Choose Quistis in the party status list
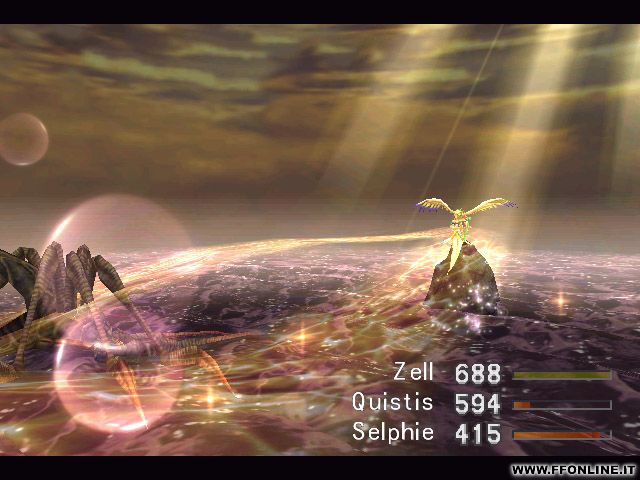This screenshot has height=480, width=640. 393,403
